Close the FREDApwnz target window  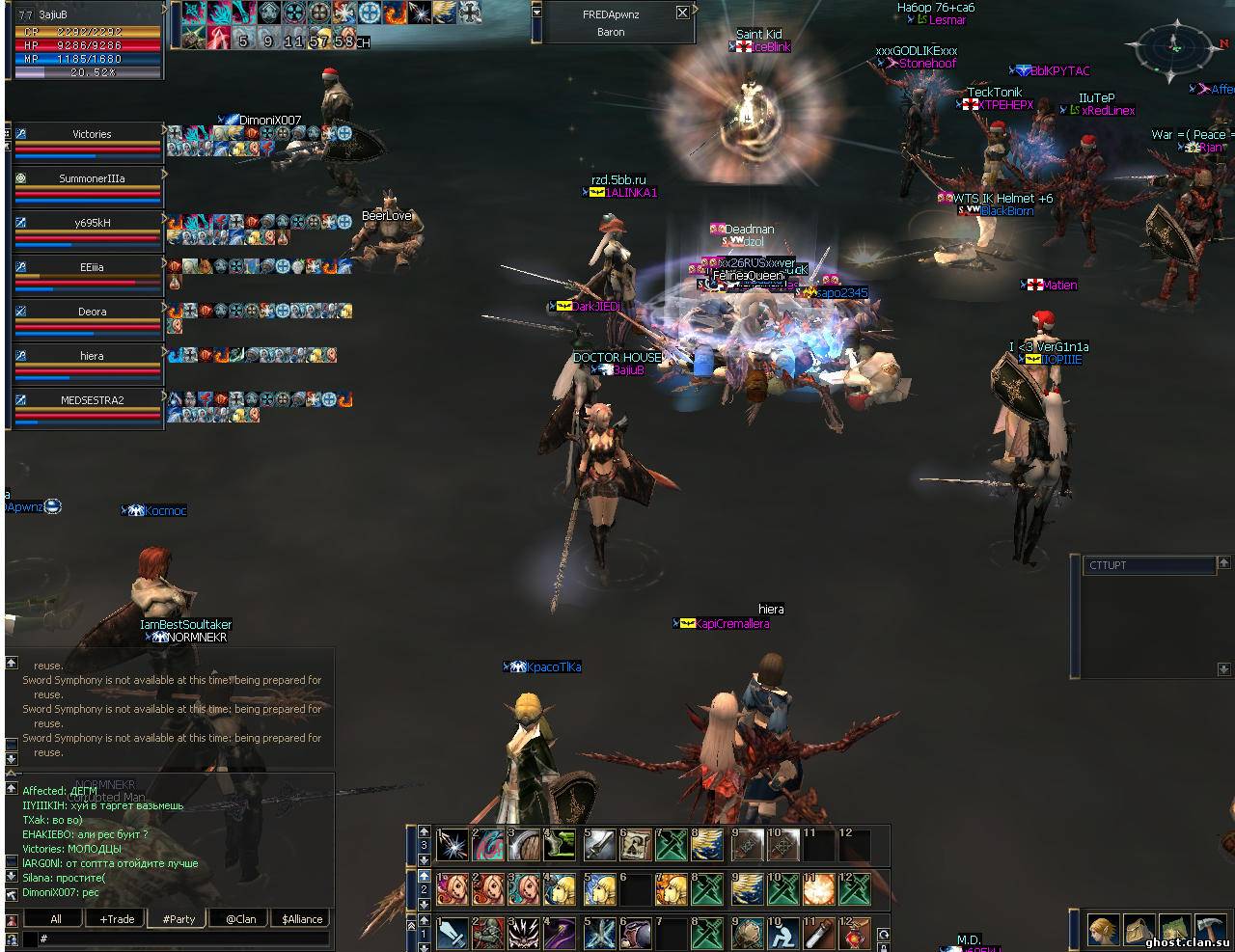(x=682, y=14)
